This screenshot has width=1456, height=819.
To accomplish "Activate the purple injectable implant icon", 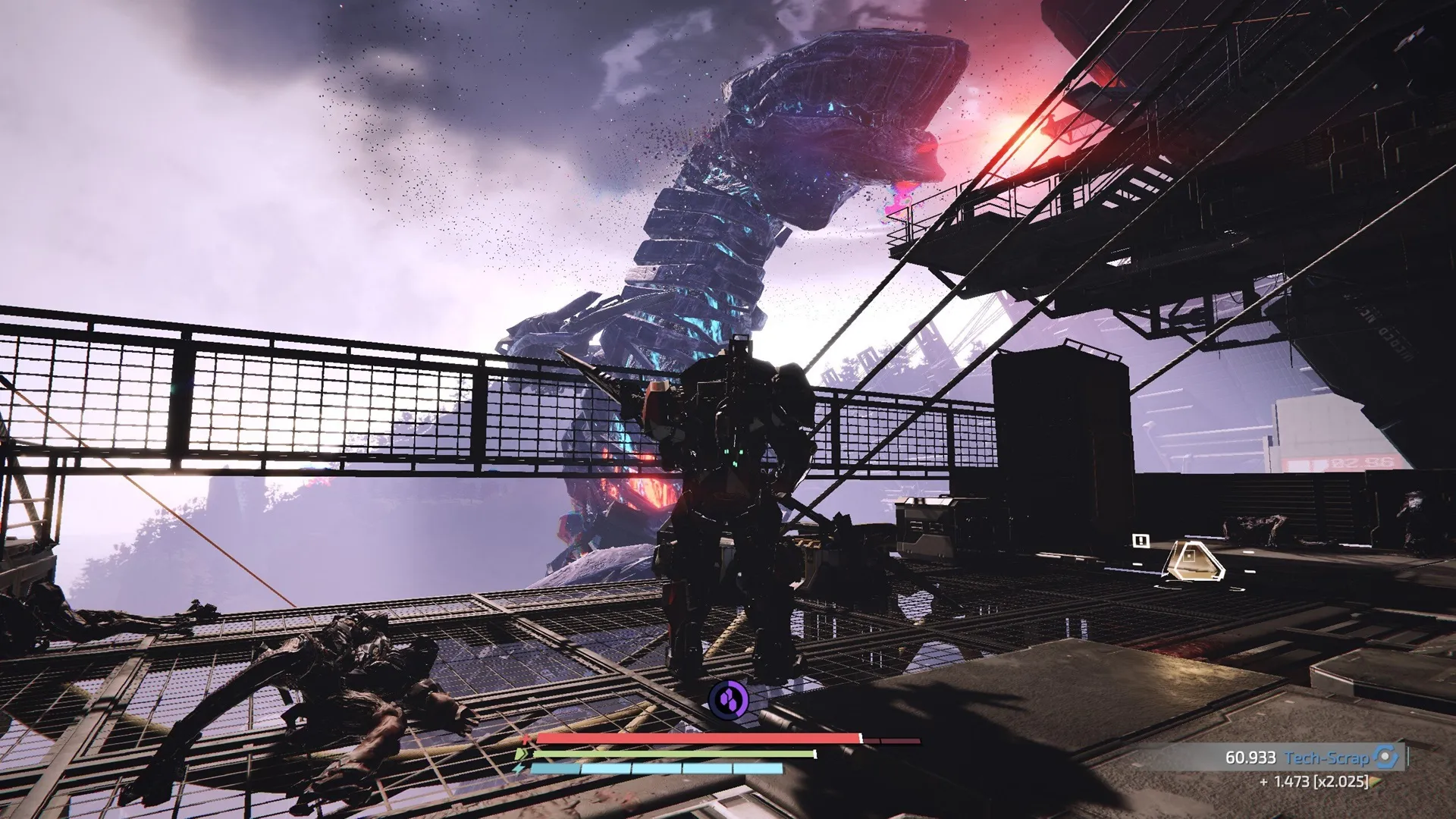I will click(x=728, y=699).
